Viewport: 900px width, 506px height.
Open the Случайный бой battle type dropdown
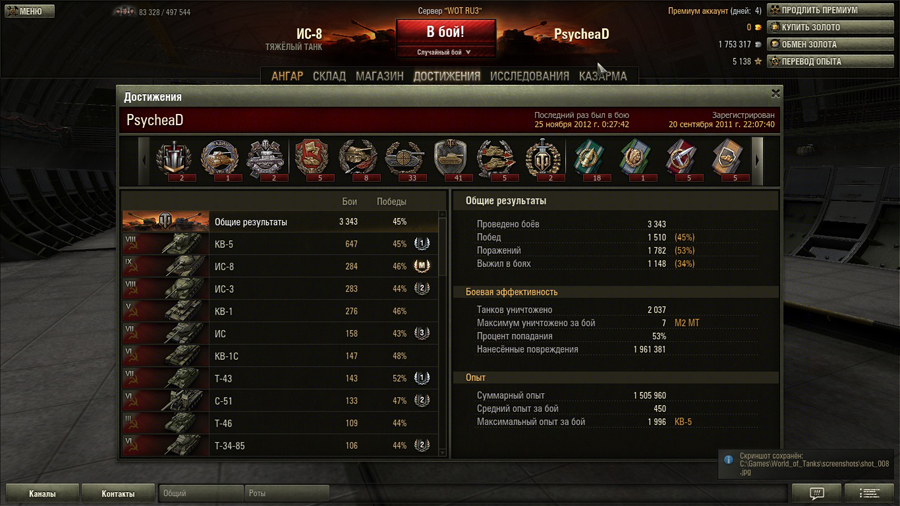pos(445,52)
